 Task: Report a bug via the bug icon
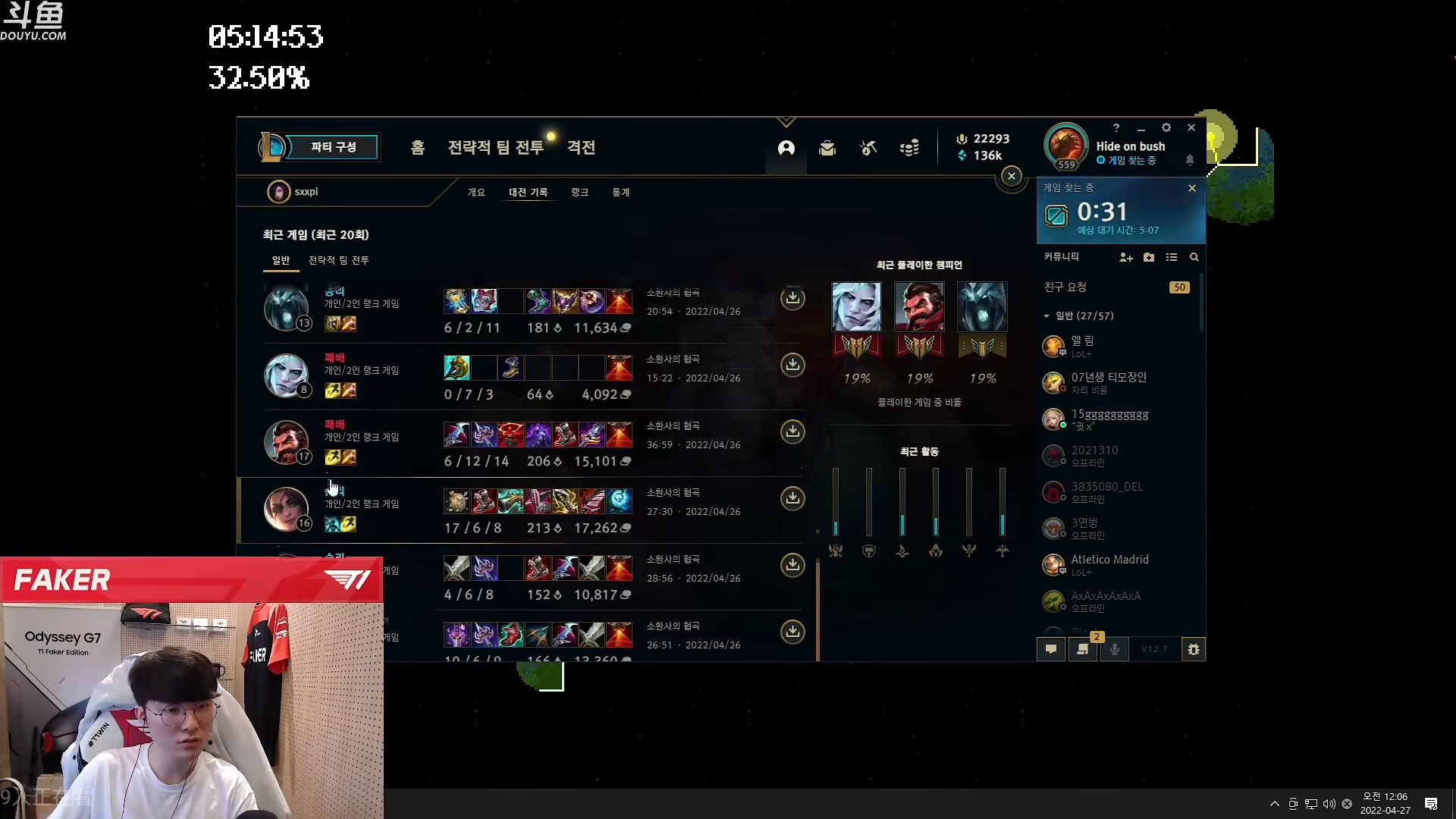1194,649
